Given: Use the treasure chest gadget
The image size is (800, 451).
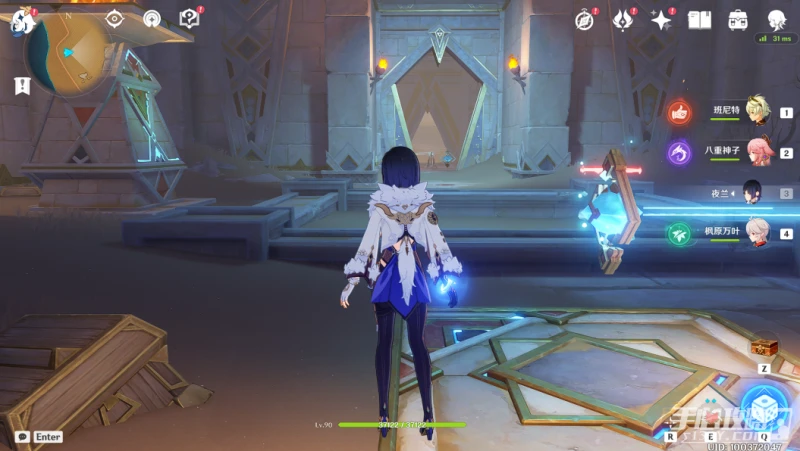Looking at the screenshot, I should coord(763,346).
